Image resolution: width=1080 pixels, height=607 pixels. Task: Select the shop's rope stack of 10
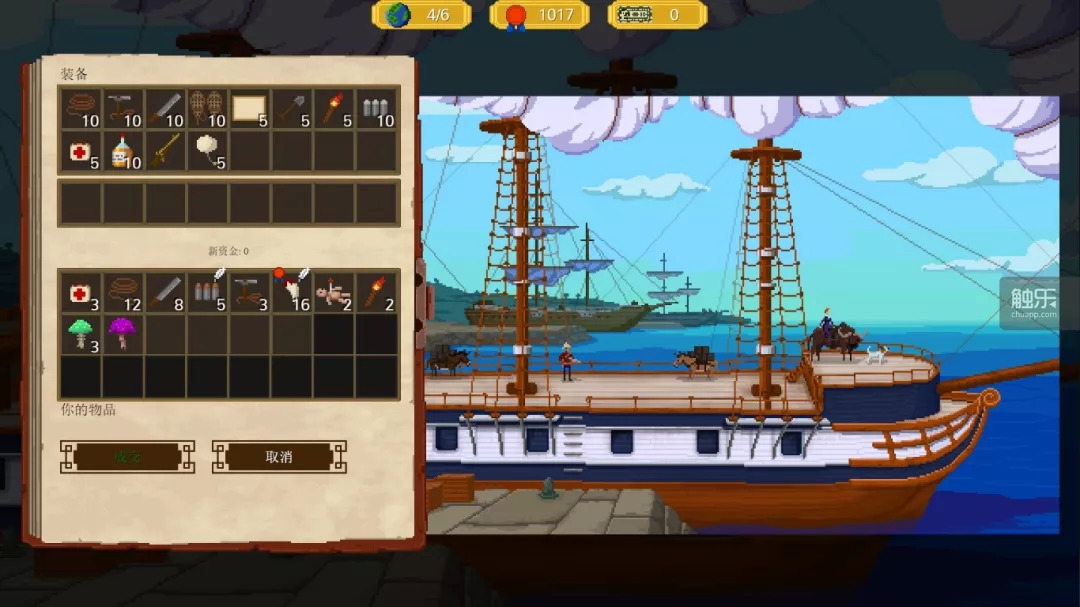pyautogui.click(x=81, y=108)
